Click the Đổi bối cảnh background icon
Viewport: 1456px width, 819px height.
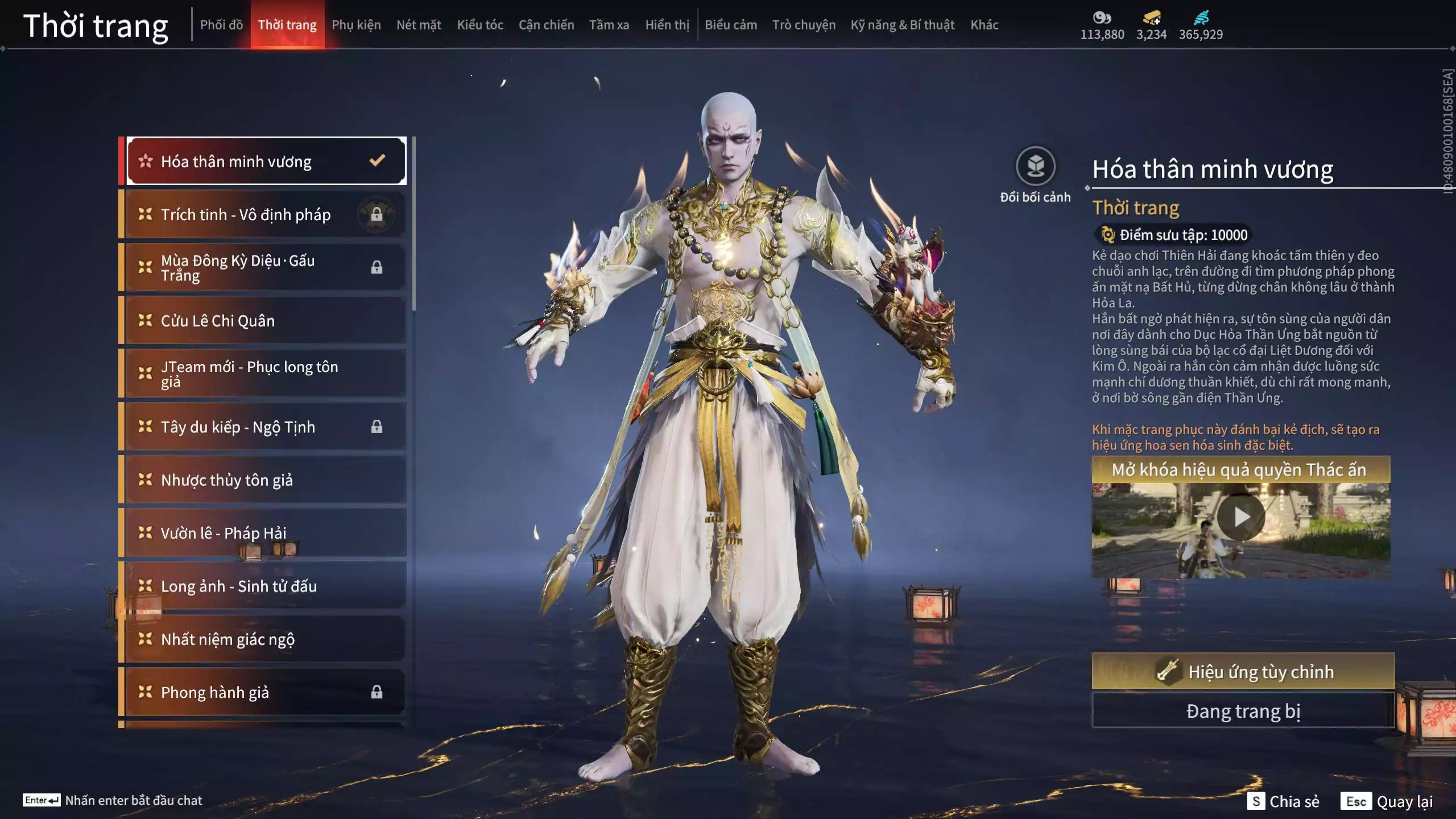point(1035,167)
